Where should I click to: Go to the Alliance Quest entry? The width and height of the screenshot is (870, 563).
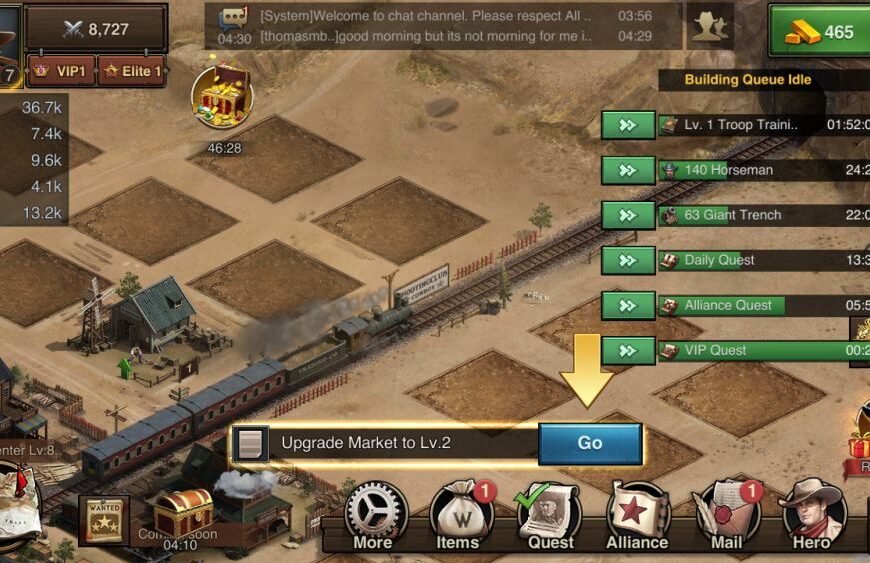click(x=628, y=306)
